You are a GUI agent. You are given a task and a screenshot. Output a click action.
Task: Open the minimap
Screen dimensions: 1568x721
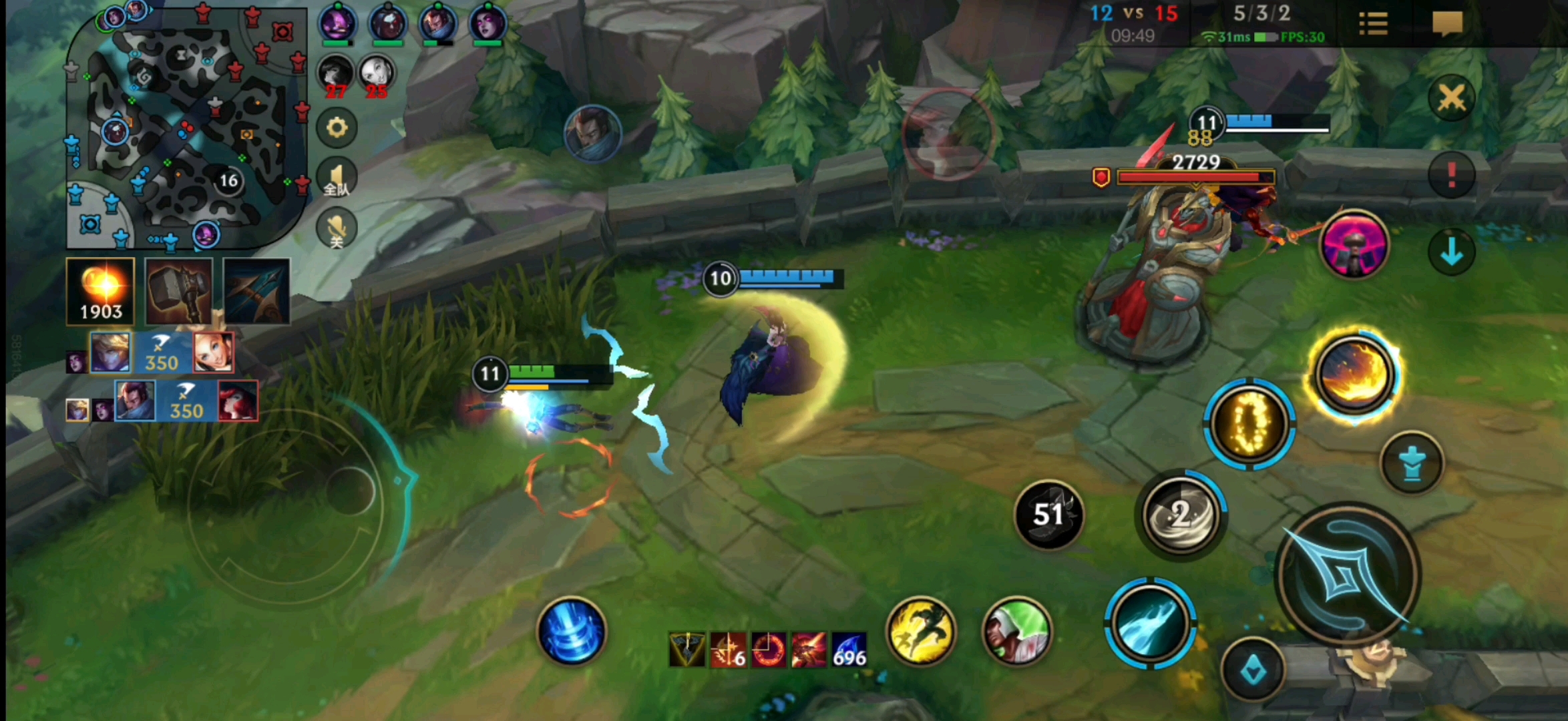186,127
